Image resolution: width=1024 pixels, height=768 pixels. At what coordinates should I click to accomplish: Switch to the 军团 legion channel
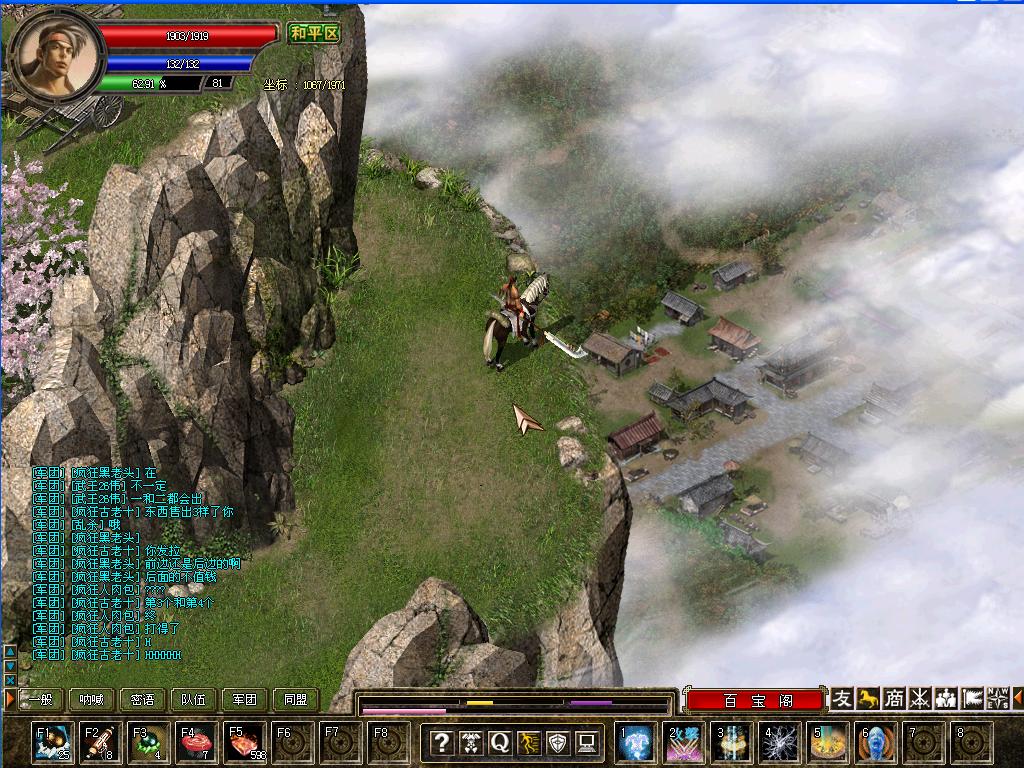pos(245,700)
